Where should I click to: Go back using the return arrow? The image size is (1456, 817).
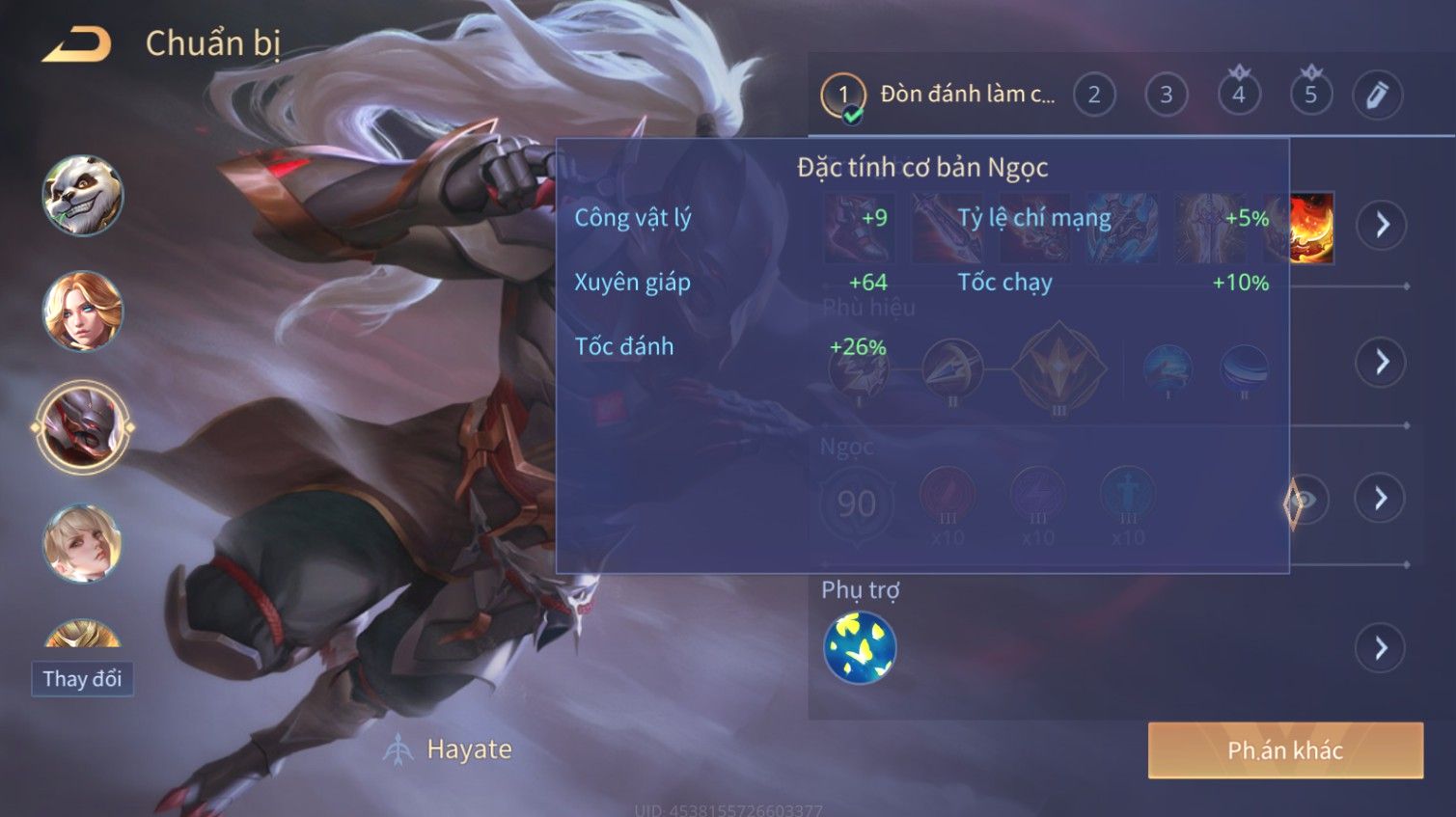[77, 44]
